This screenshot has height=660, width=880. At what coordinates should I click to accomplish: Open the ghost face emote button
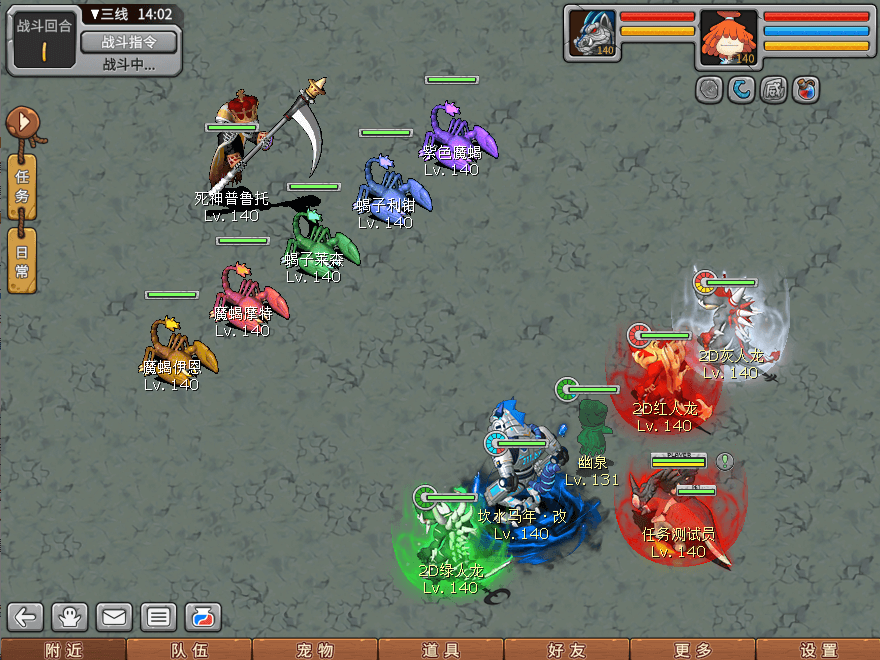71,616
